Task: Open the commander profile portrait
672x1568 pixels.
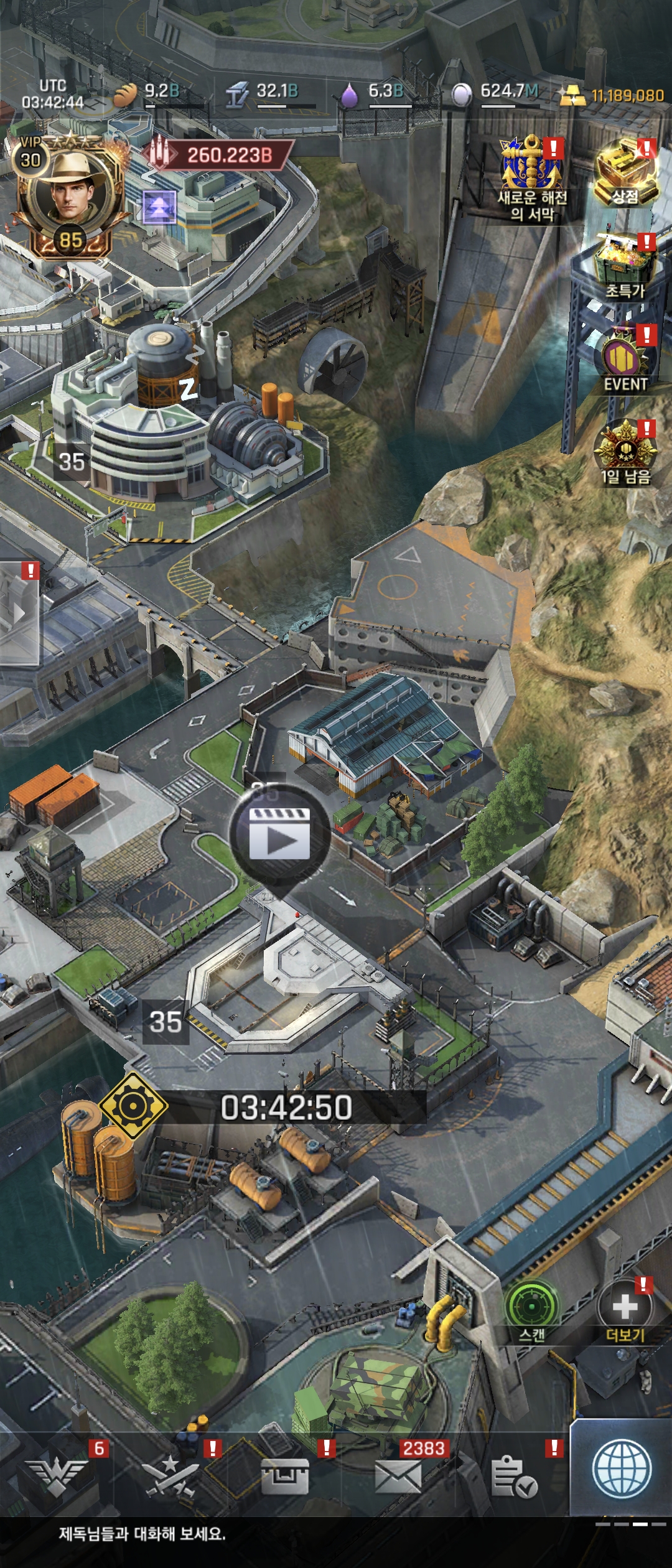Action: pyautogui.click(x=67, y=193)
